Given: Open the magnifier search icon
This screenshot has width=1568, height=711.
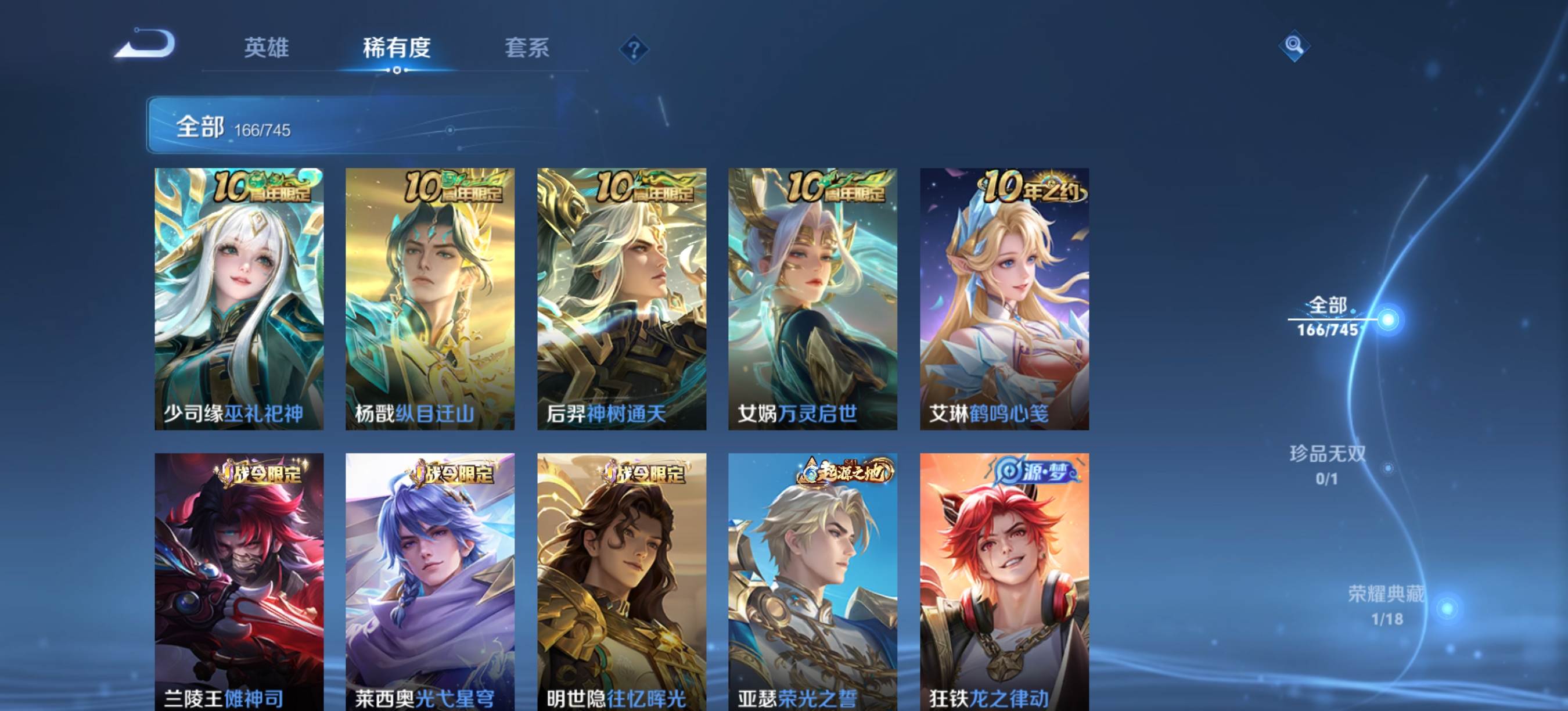Looking at the screenshot, I should coord(1293,46).
